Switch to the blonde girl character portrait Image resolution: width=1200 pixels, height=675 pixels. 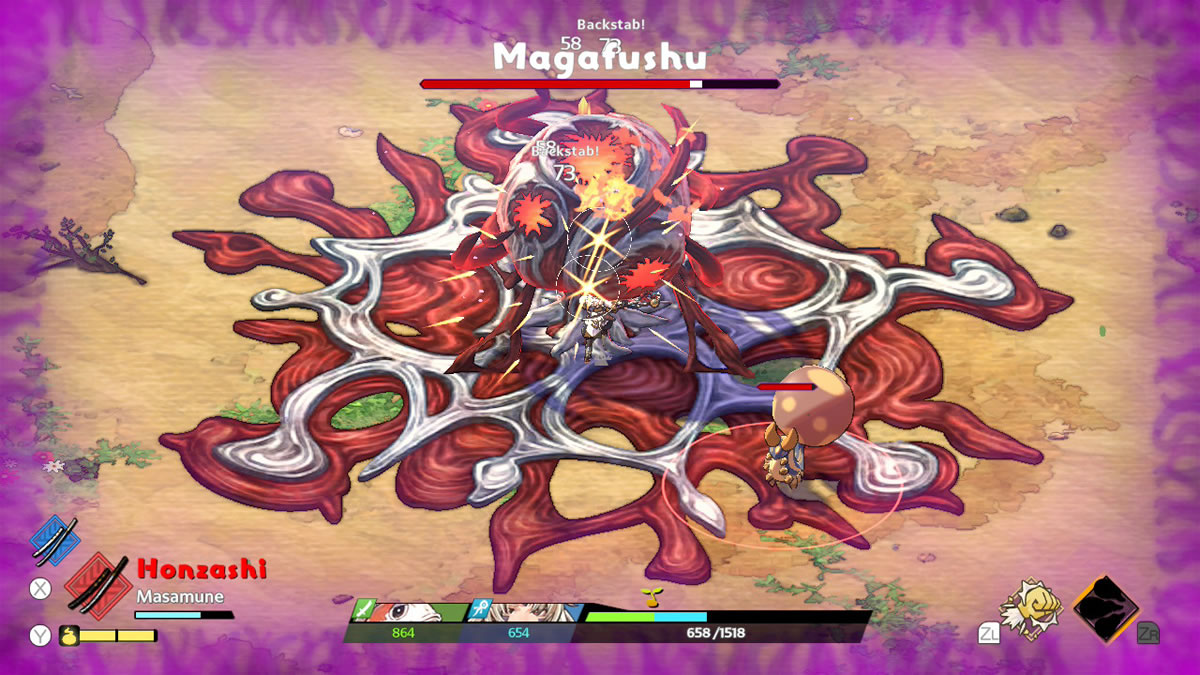[x=525, y=612]
